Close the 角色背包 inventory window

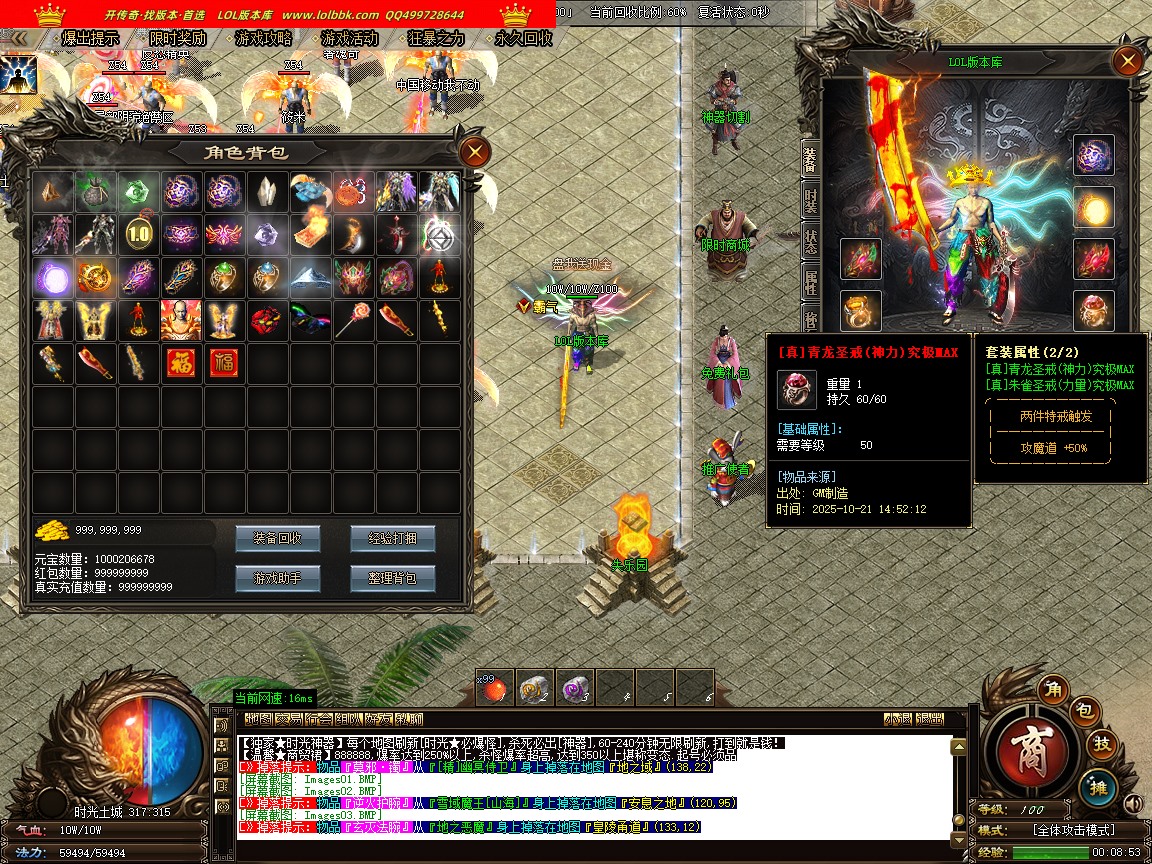pyautogui.click(x=474, y=152)
